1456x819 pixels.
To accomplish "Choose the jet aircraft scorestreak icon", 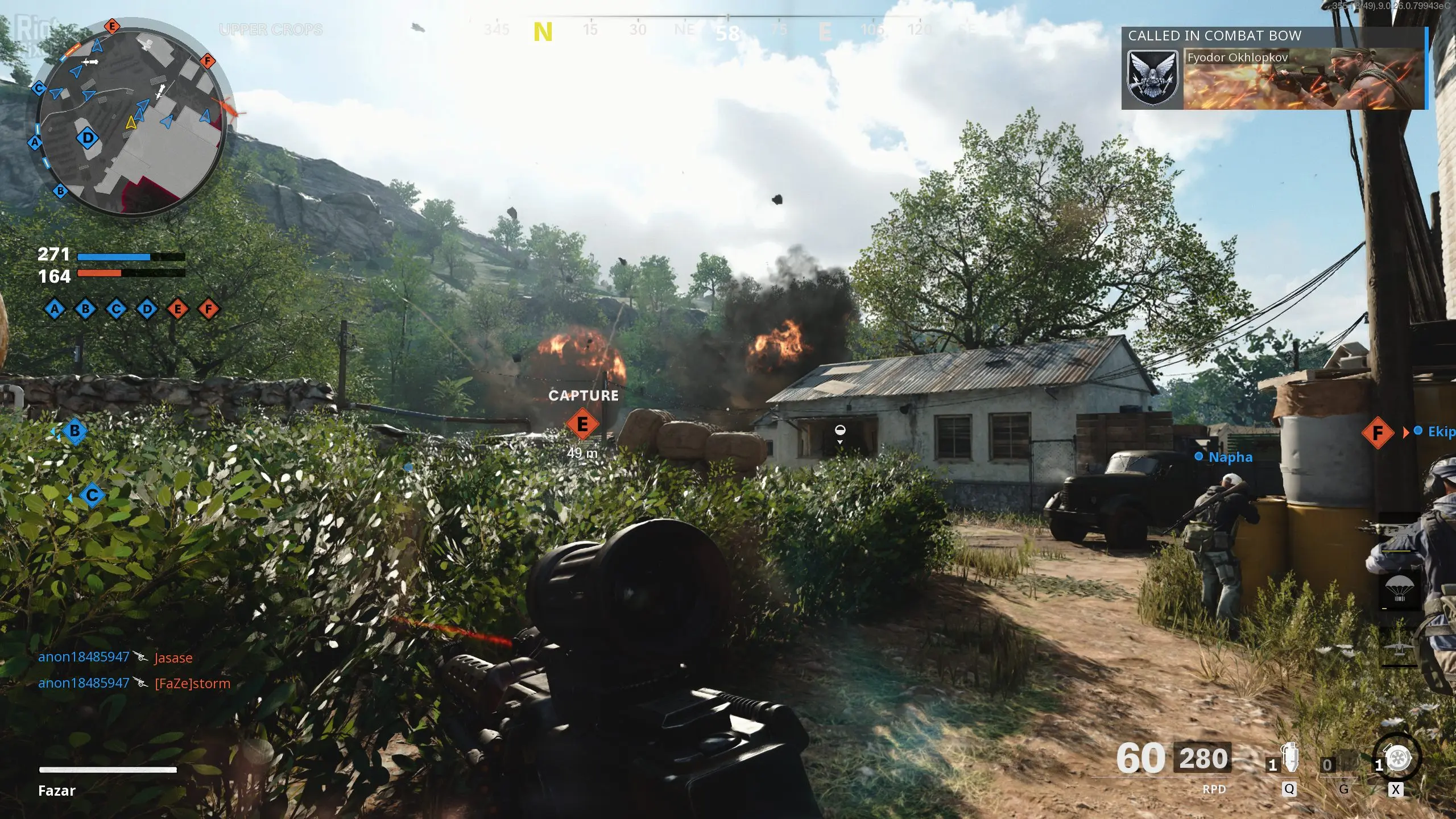I will coord(1400,648).
